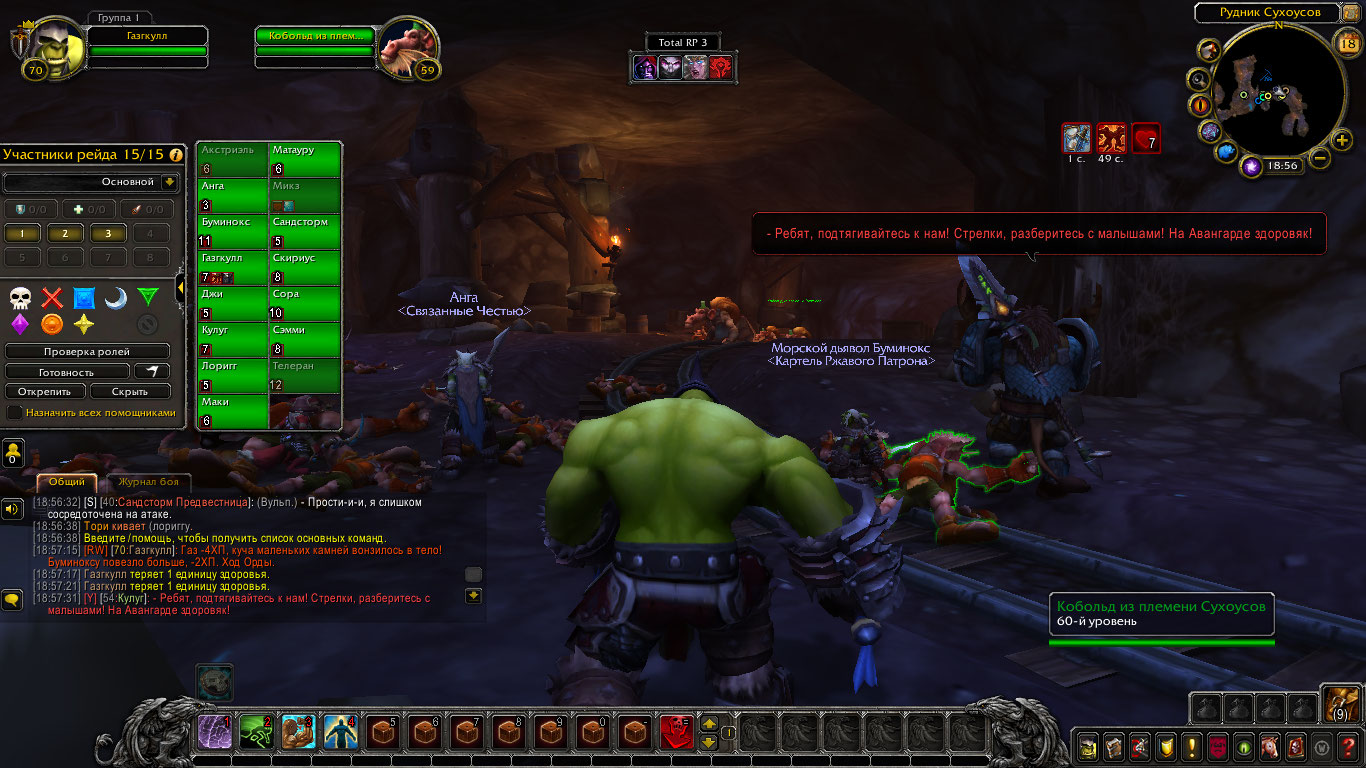The image size is (1366, 768).
Task: Toggle raid group 2 filter button
Action: coord(65,233)
